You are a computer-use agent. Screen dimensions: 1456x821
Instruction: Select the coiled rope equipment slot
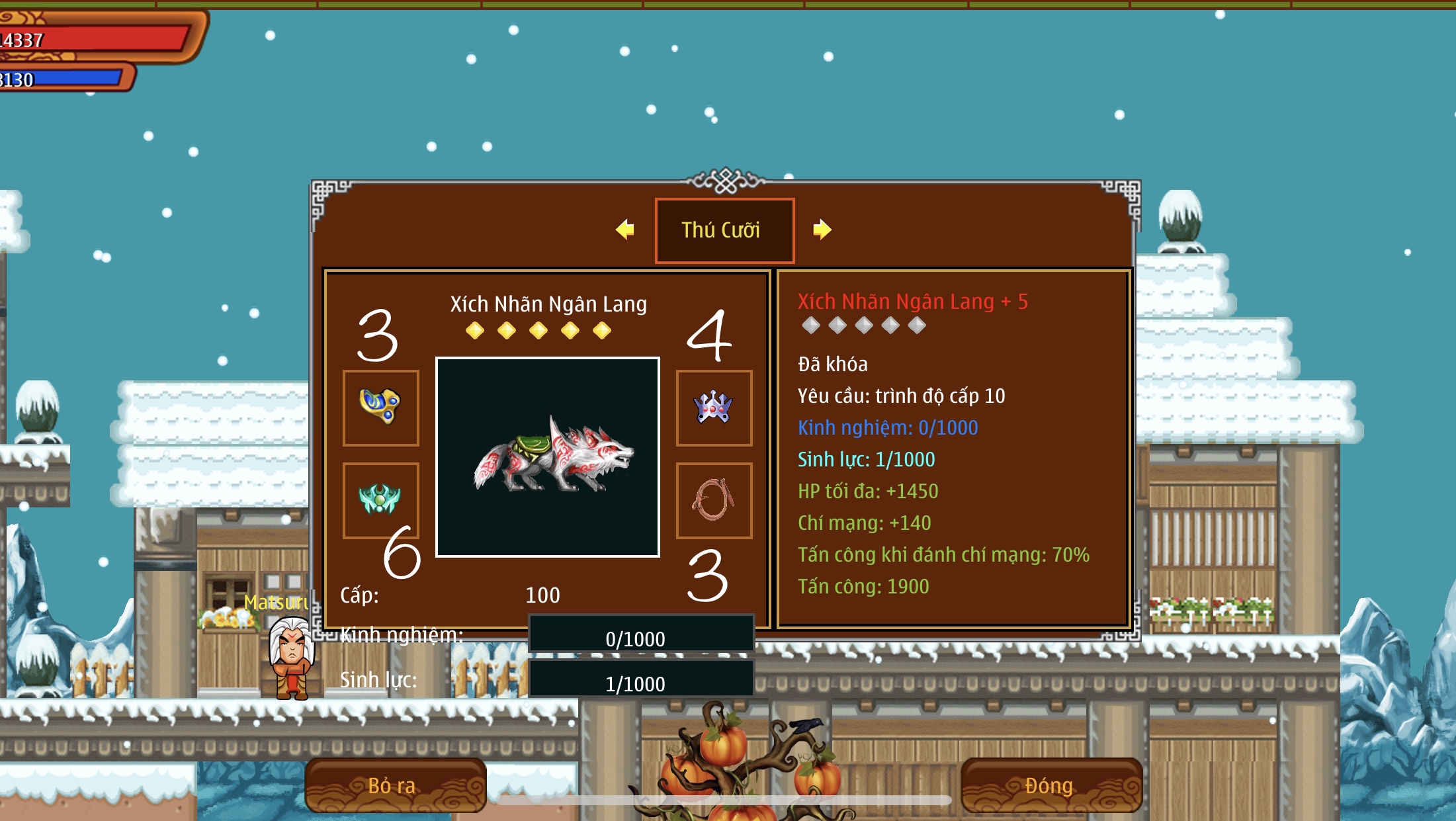[714, 500]
